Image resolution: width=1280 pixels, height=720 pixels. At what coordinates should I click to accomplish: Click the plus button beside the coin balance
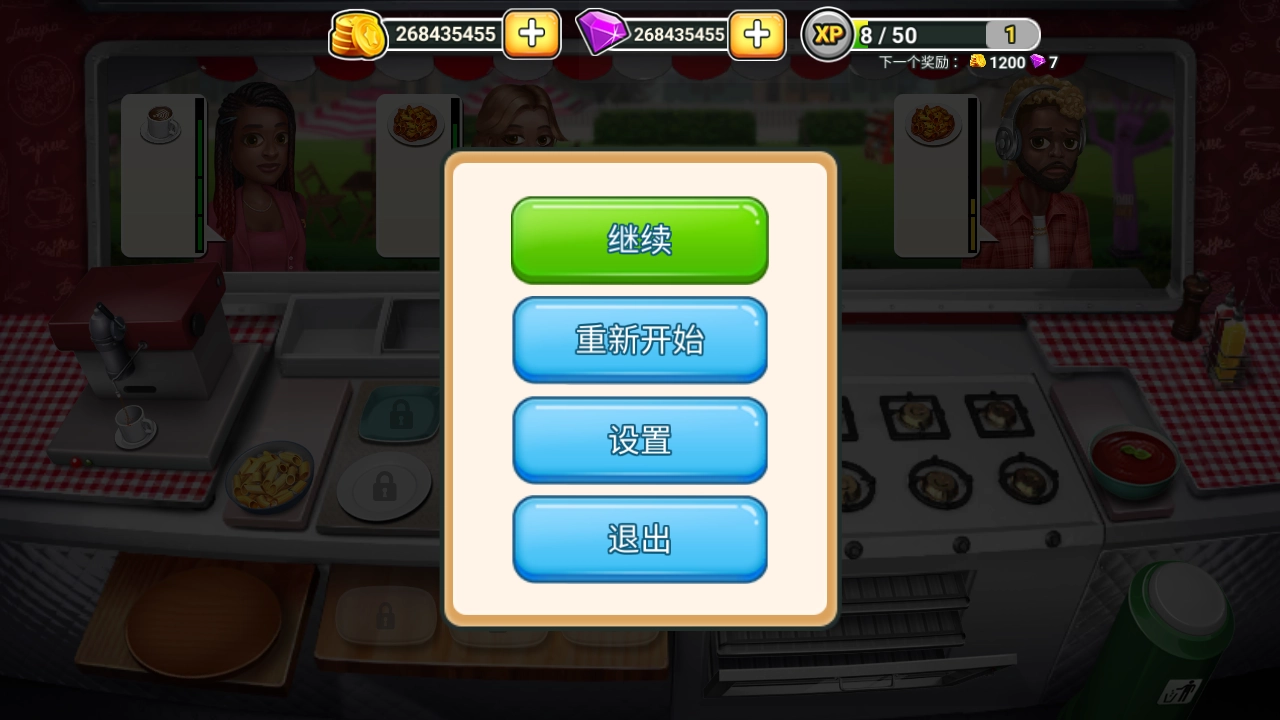point(531,34)
